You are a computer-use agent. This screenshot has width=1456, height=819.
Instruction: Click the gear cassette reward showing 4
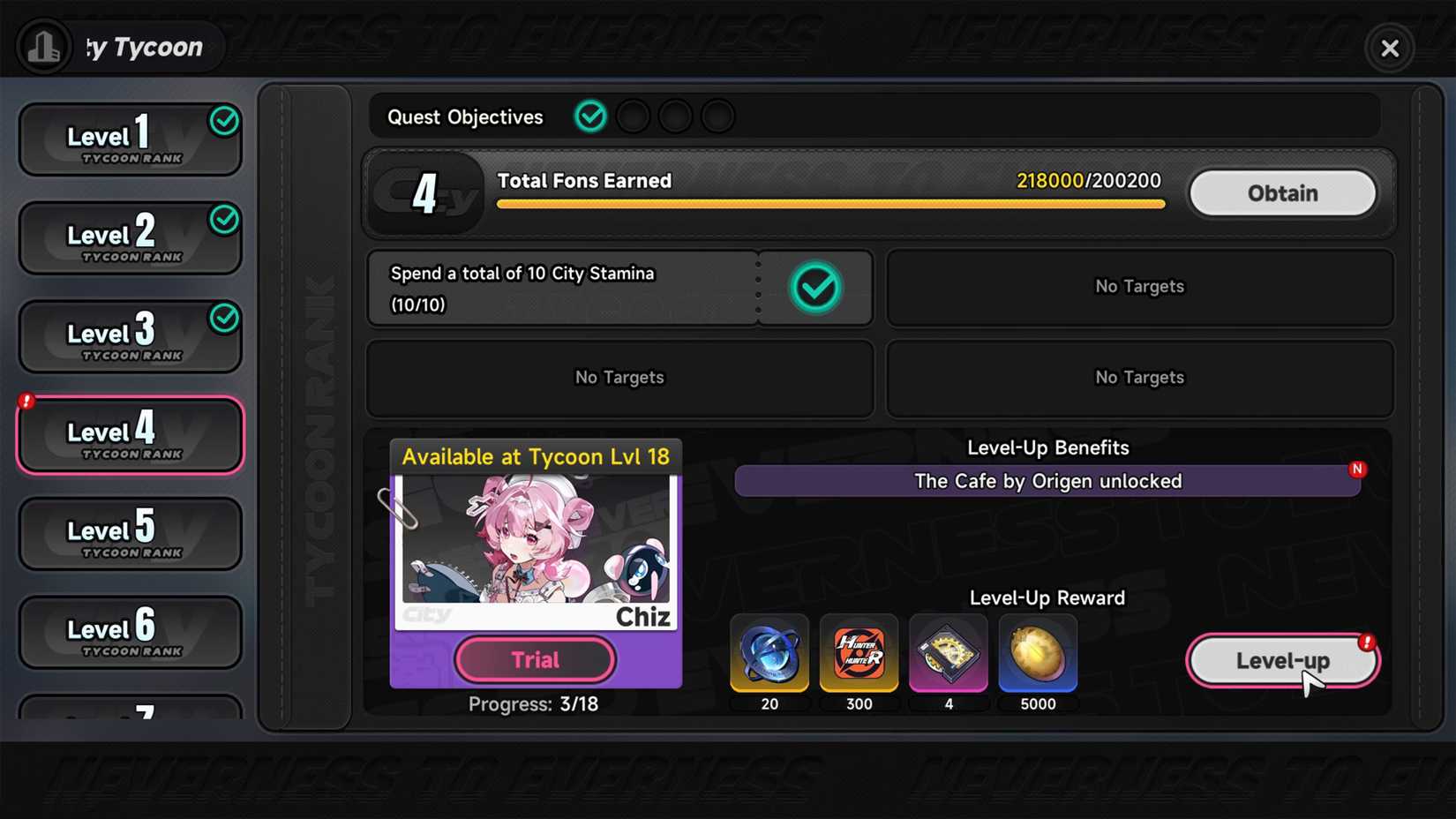tap(948, 653)
